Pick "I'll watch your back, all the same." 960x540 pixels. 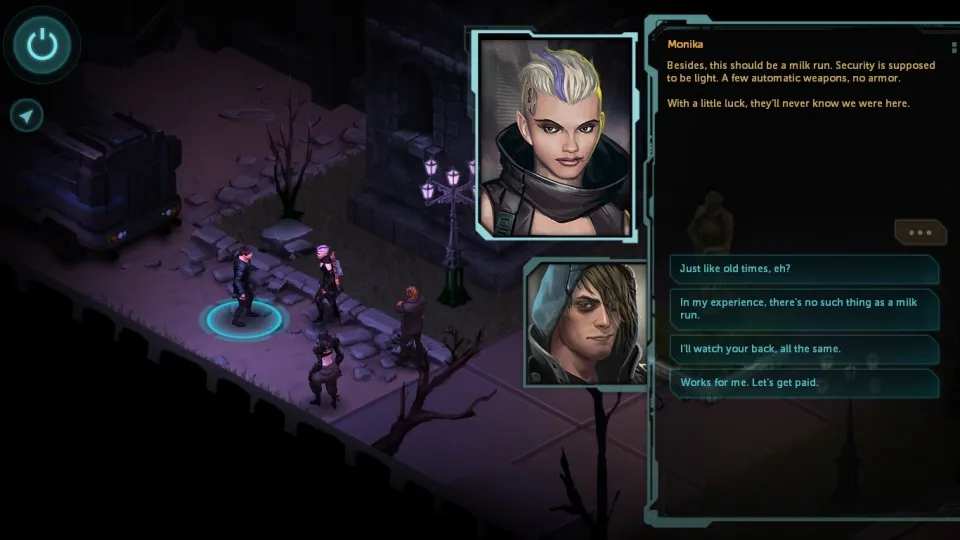pos(804,349)
